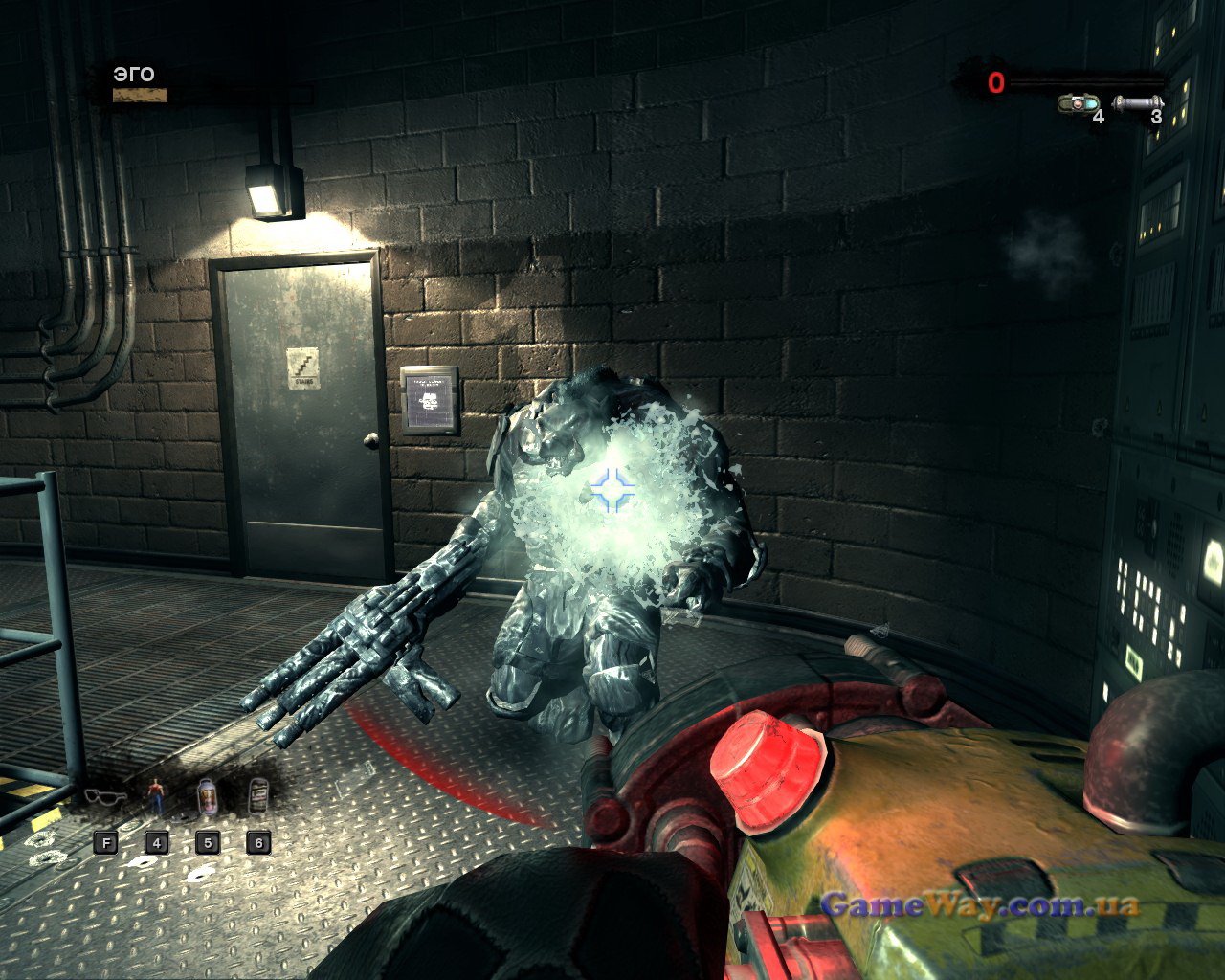Screen dimensions: 1225x980
Task: Activate the Duke Vision sunglasses icon
Action: click(x=104, y=797)
